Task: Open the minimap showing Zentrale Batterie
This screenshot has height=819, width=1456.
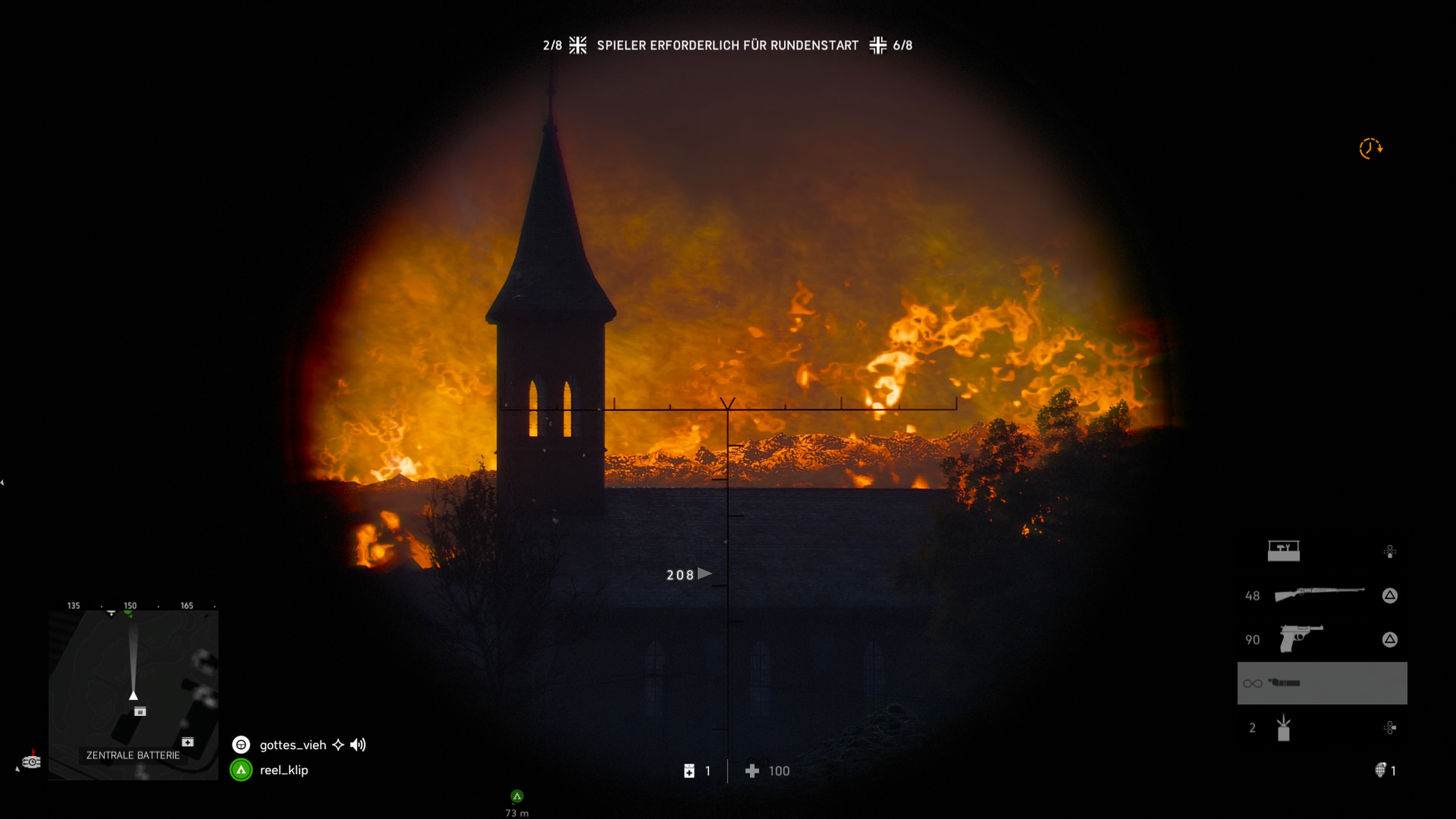Action: click(133, 695)
